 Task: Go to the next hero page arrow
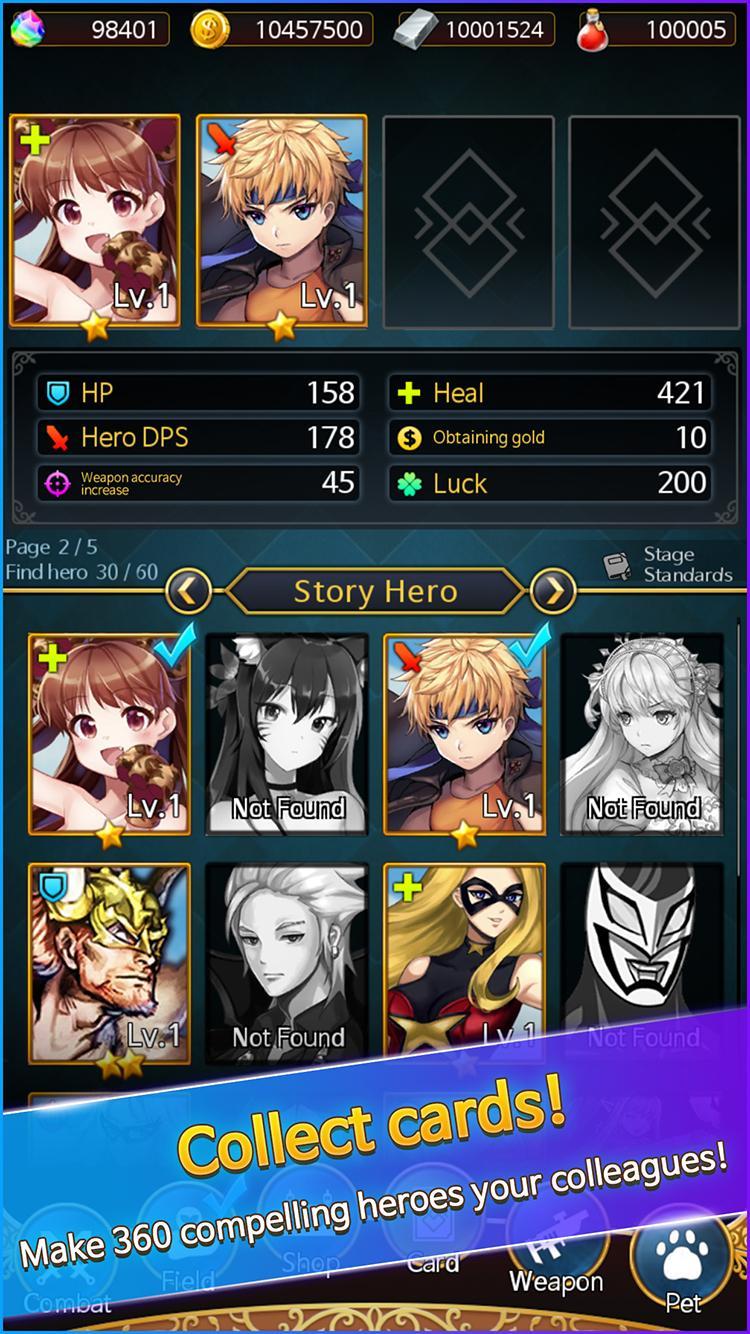point(553,592)
